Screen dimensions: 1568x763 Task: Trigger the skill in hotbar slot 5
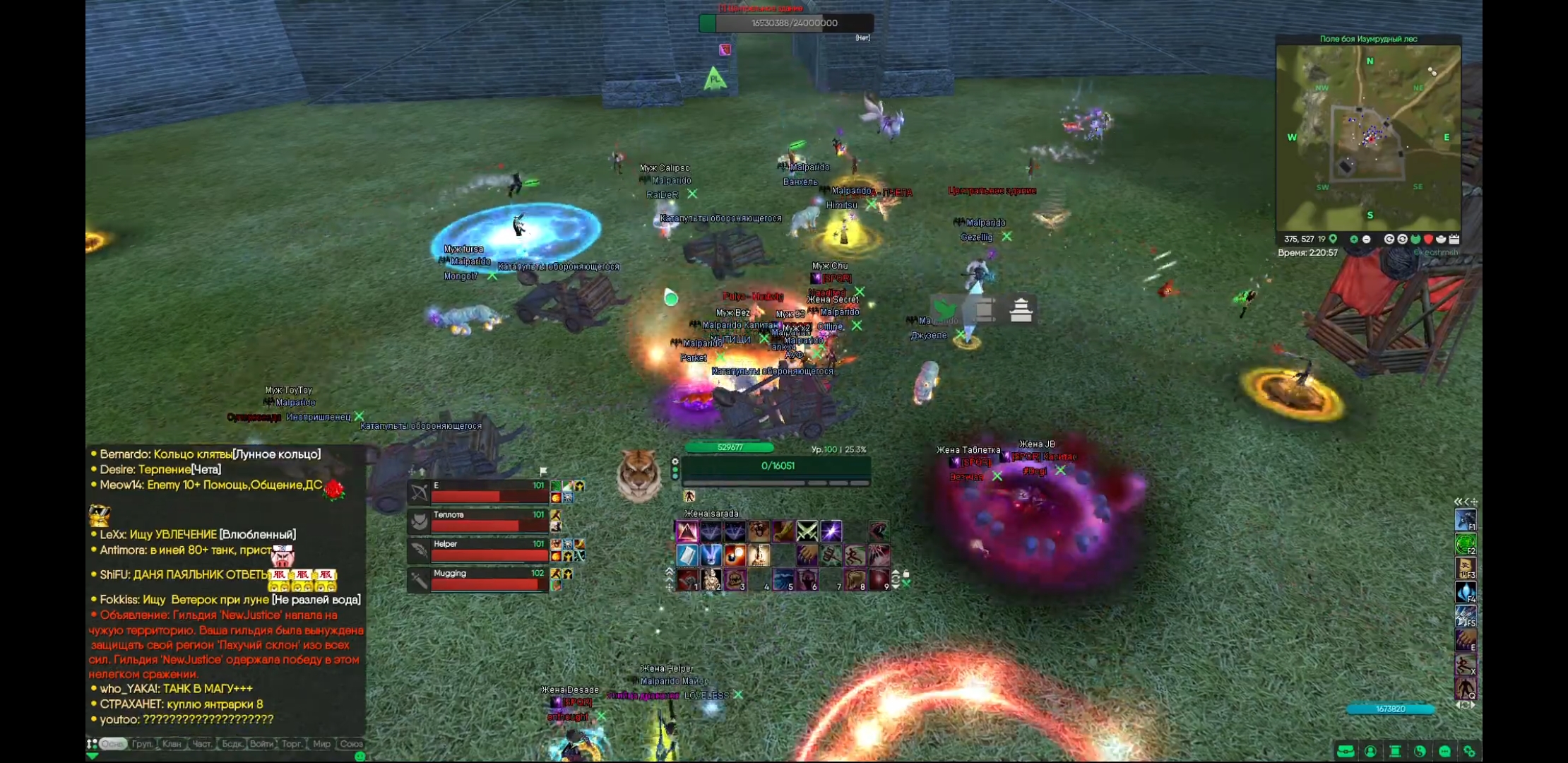(x=783, y=580)
